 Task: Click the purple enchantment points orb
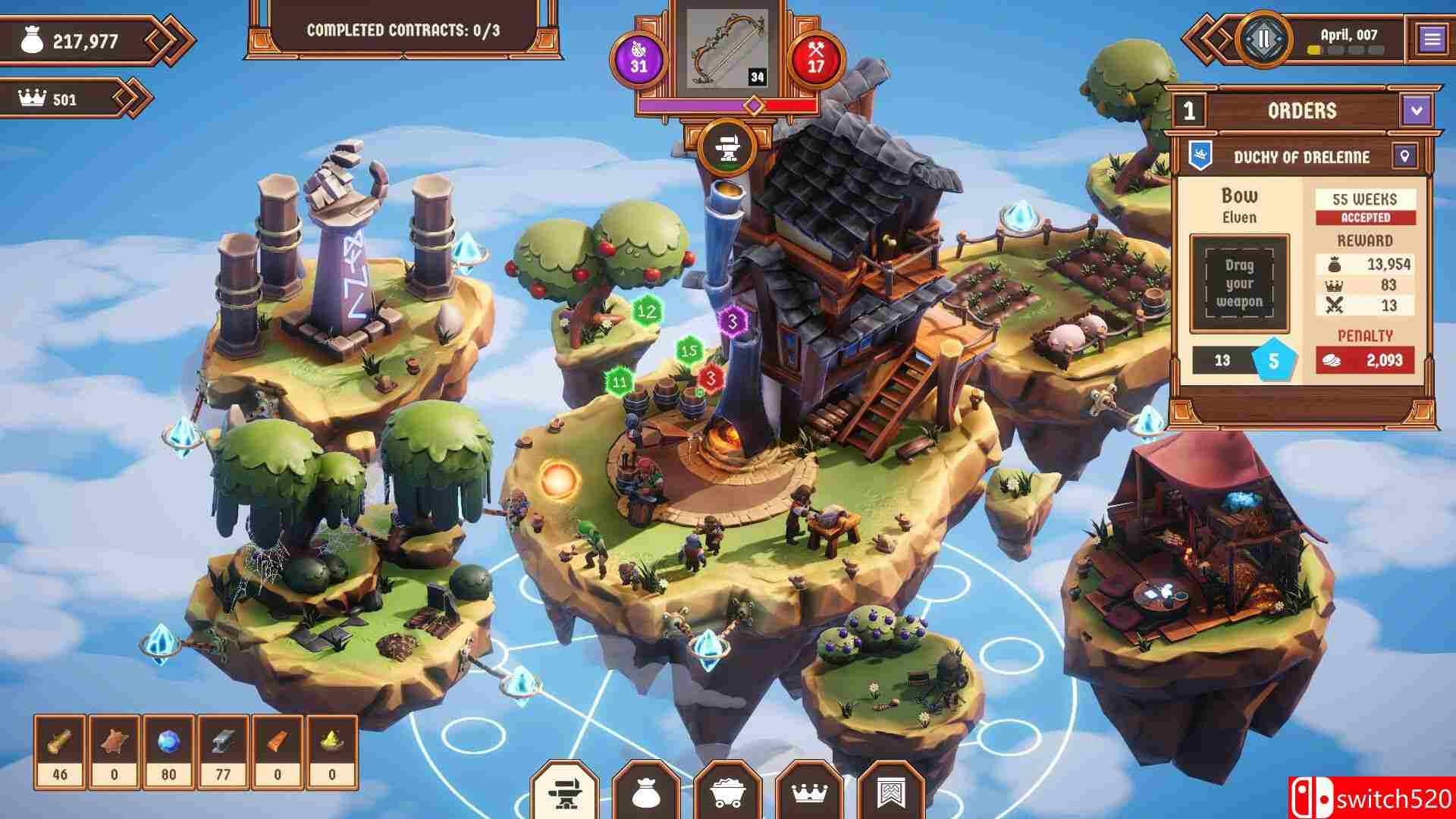point(639,59)
